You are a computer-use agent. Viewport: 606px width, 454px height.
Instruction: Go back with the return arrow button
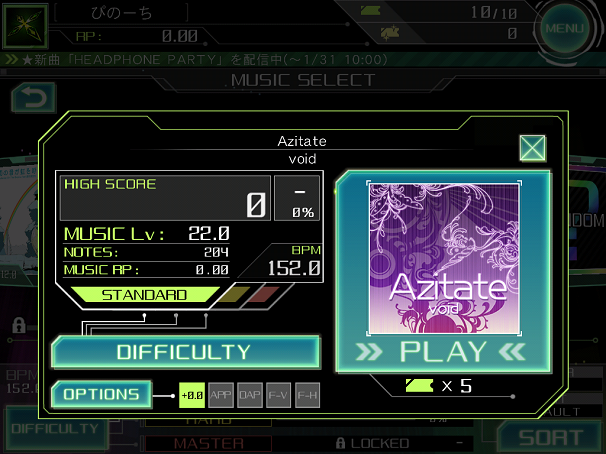click(x=32, y=97)
